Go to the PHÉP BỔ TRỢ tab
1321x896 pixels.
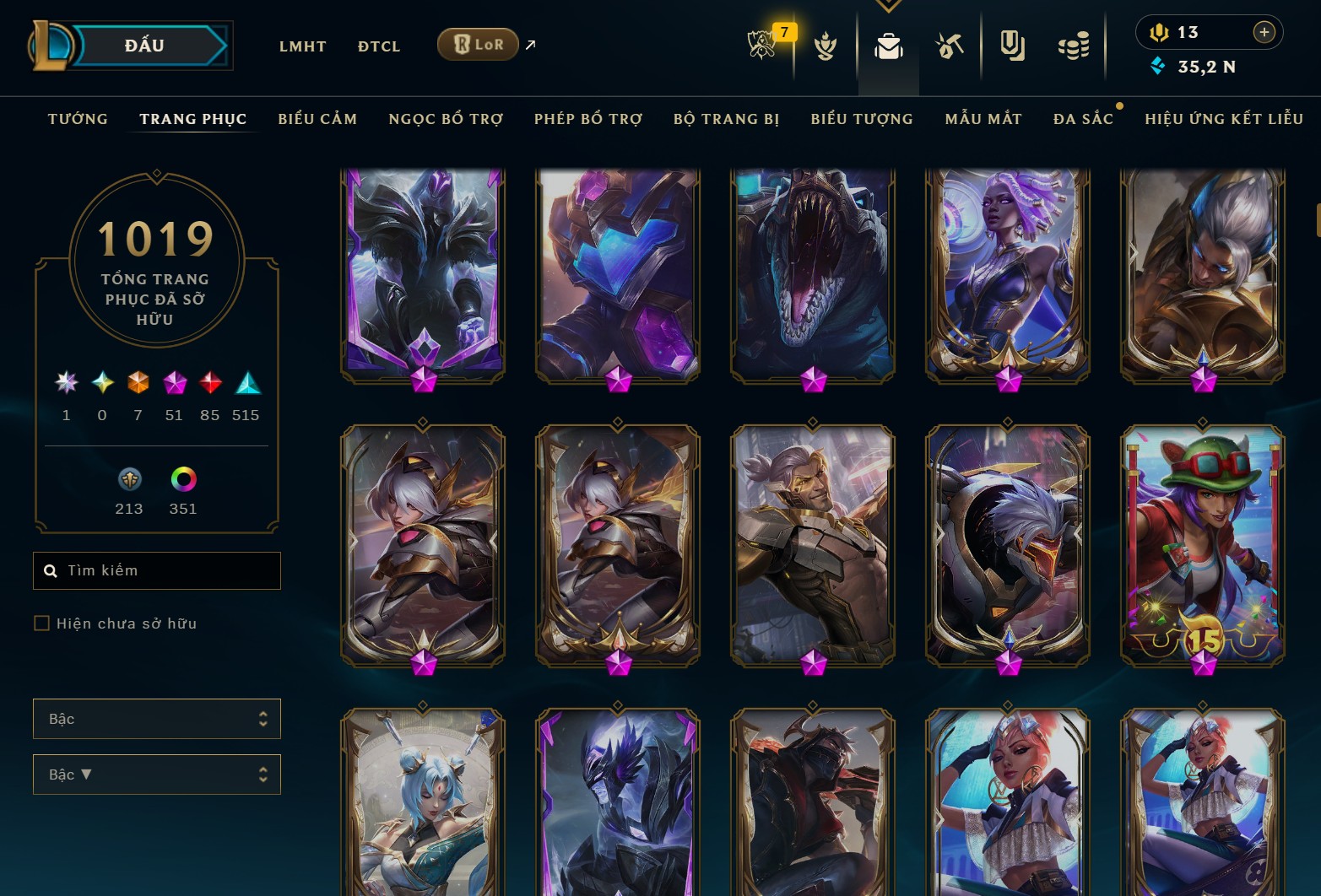tap(588, 119)
